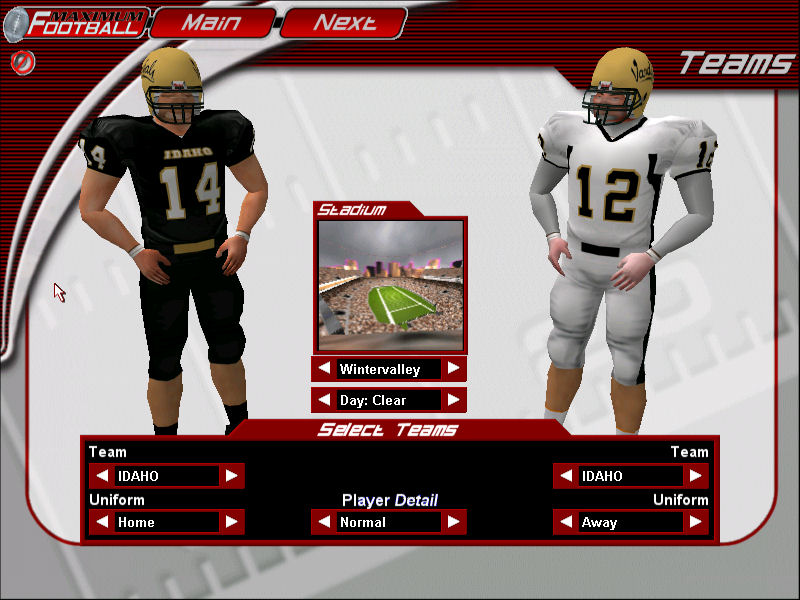The image size is (800, 600).
Task: Choose next team for the left side
Action: (232, 476)
